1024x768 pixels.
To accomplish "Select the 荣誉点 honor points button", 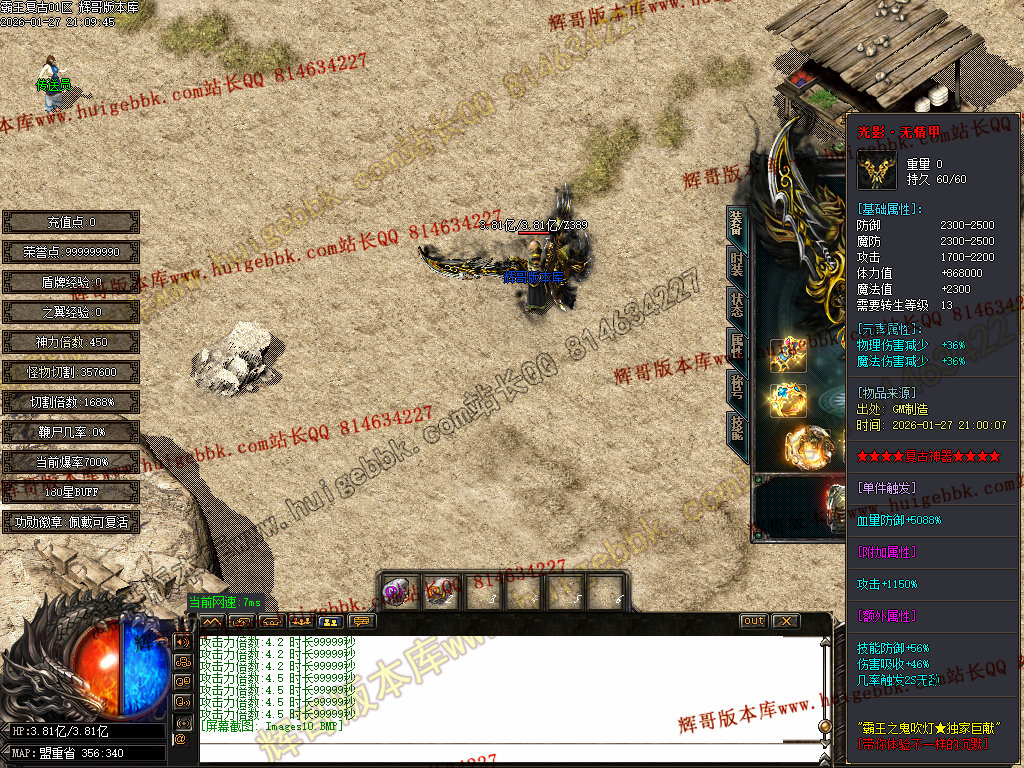I will click(x=71, y=252).
